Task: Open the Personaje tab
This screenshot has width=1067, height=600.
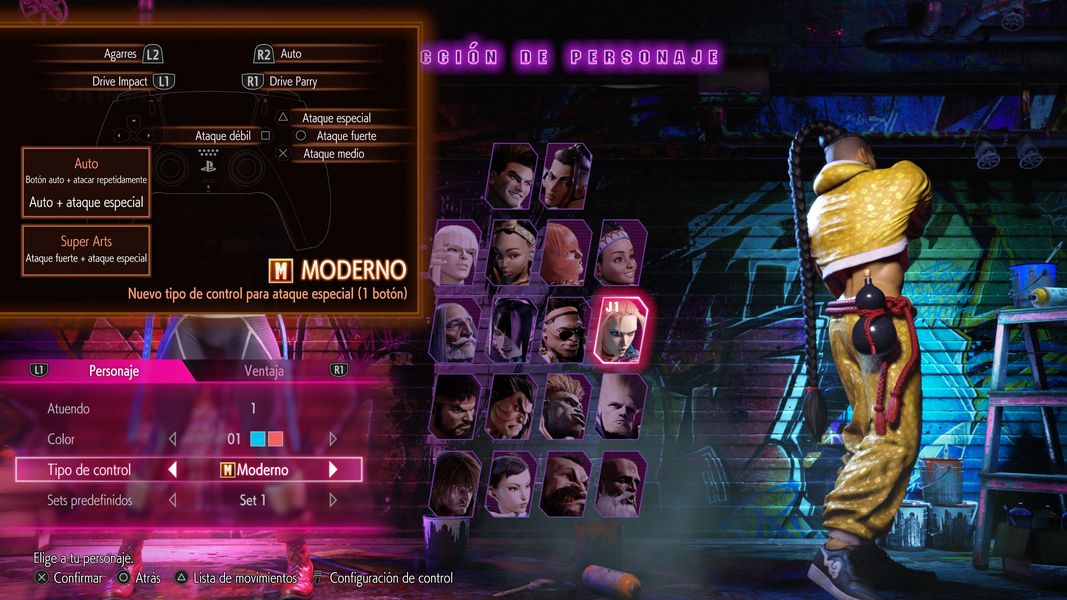Action: click(x=113, y=371)
